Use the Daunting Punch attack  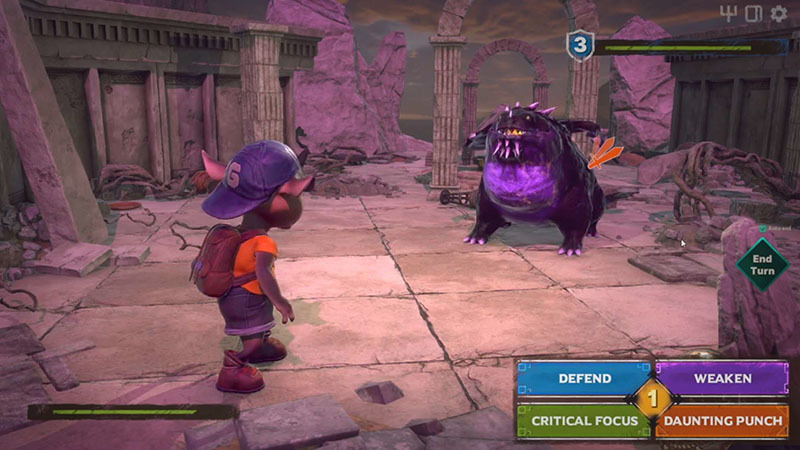[x=723, y=421]
